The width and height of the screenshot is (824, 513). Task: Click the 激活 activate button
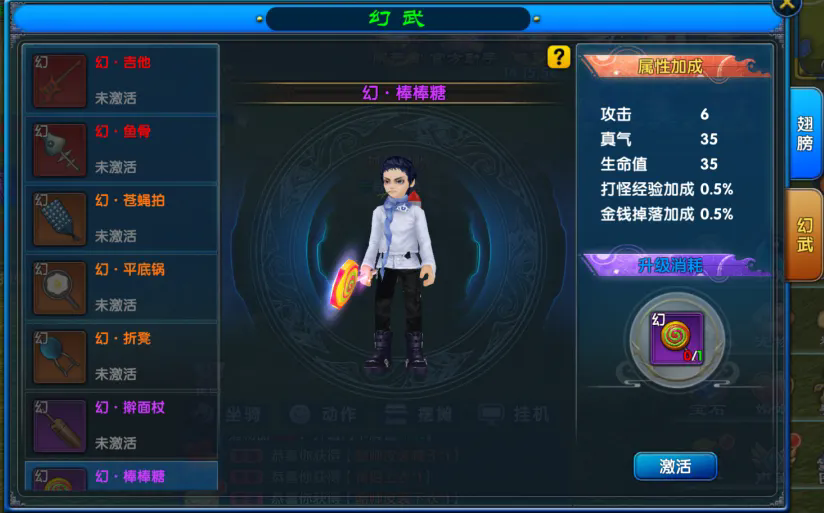pos(675,466)
